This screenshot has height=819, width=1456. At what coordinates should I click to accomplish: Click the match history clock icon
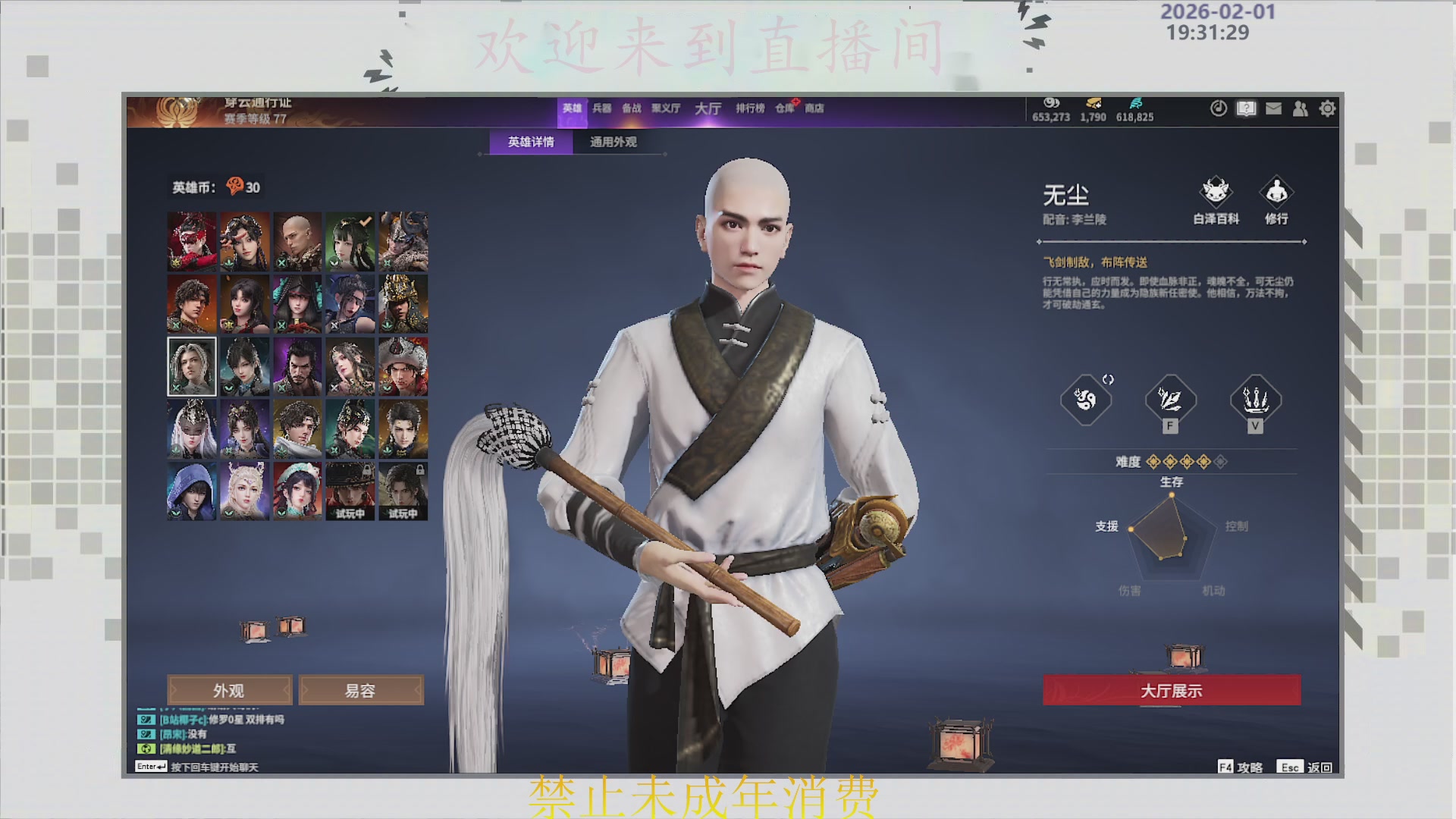point(1219,108)
